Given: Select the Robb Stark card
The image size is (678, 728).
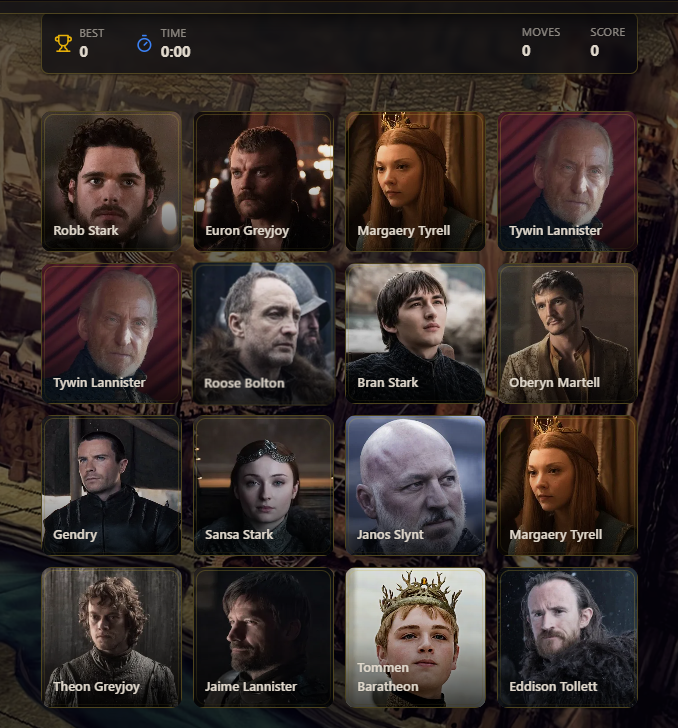Looking at the screenshot, I should click(x=111, y=181).
